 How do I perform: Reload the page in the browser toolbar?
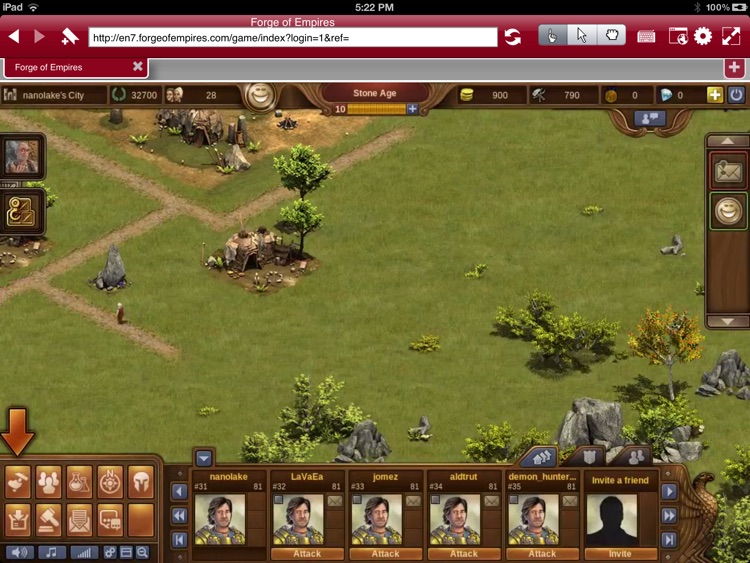(512, 37)
